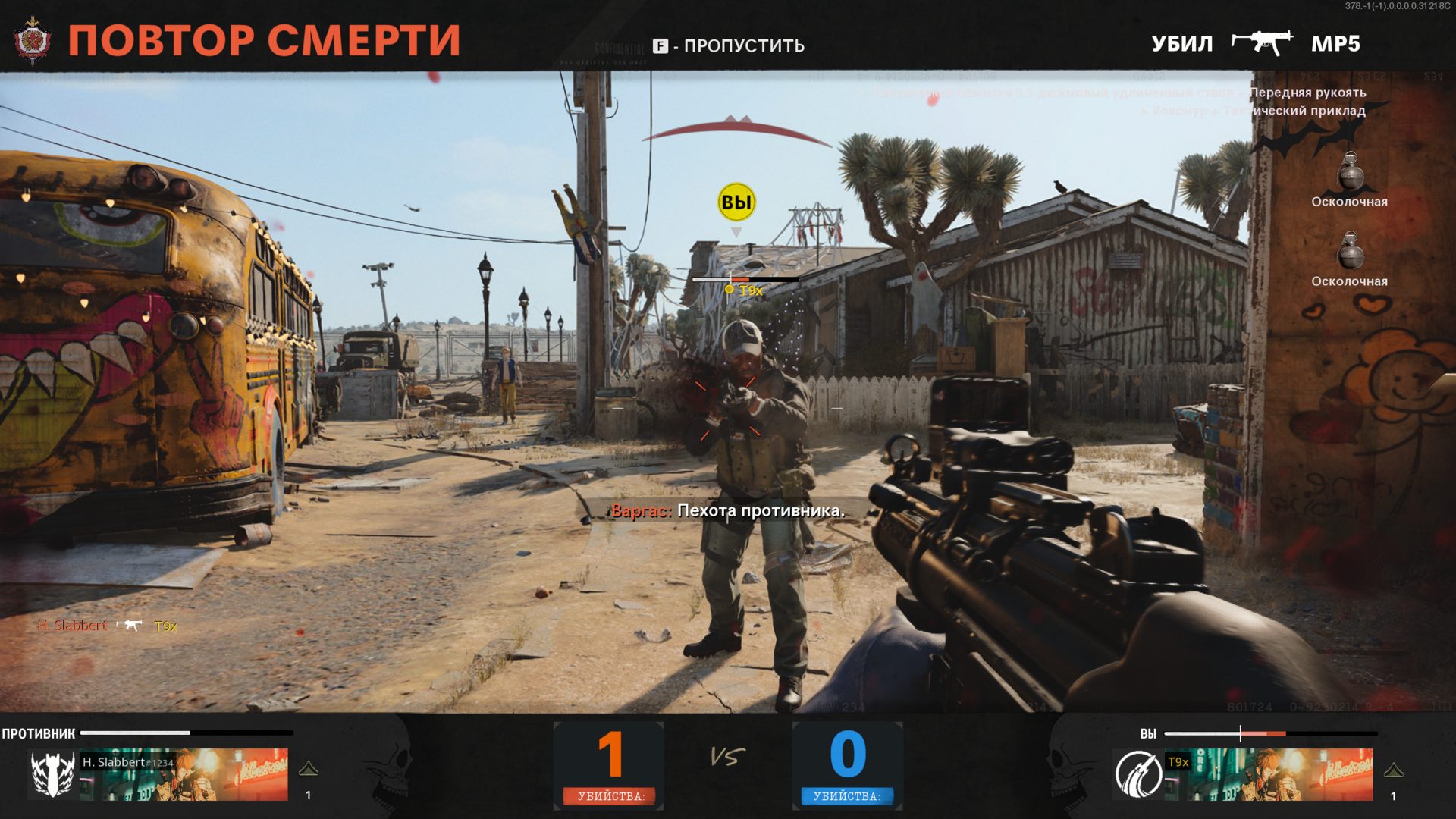Open H. Slabbert's calling card
The image size is (1456, 819).
(184, 774)
